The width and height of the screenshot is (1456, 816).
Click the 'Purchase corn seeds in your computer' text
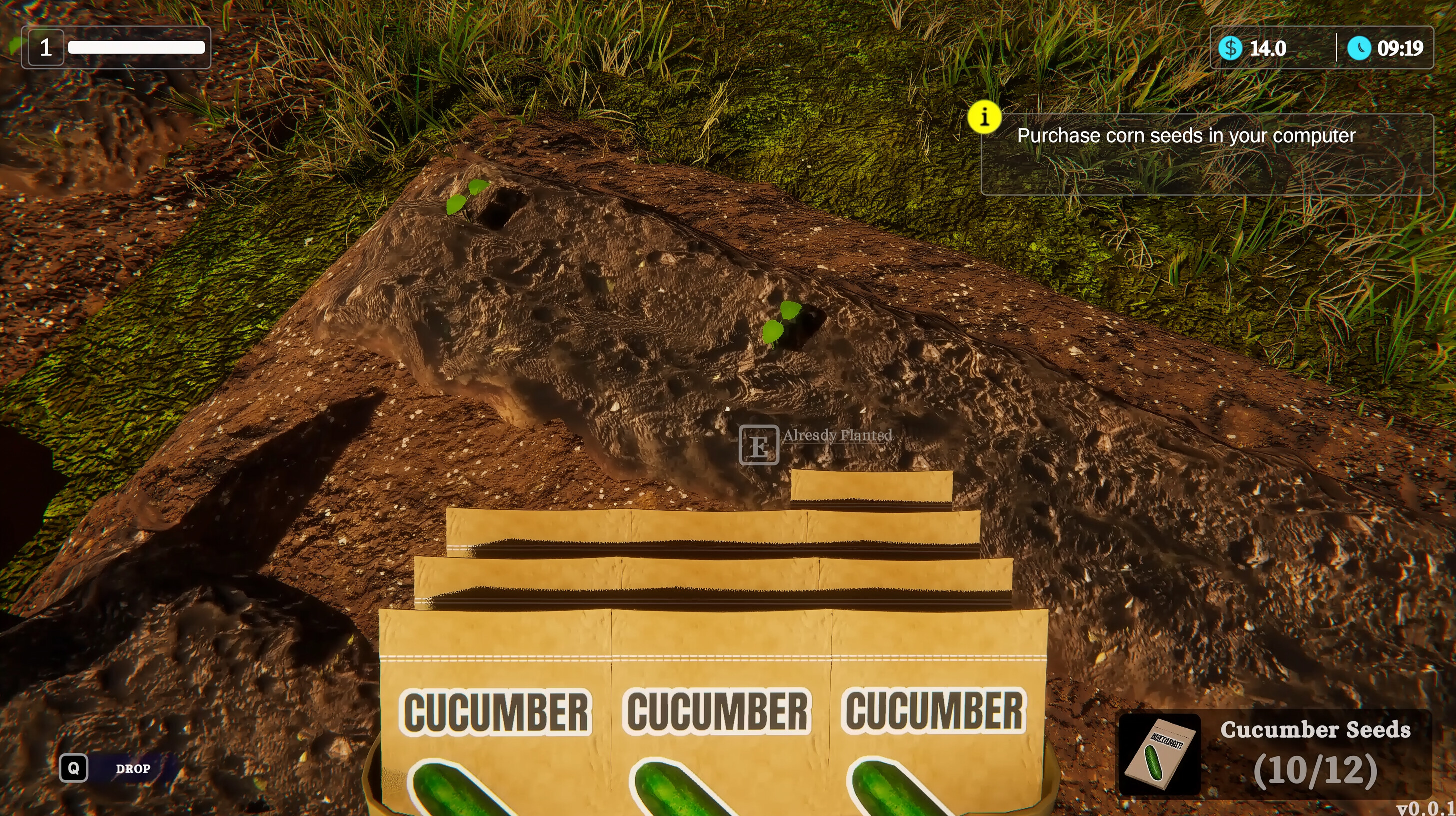click(1187, 135)
